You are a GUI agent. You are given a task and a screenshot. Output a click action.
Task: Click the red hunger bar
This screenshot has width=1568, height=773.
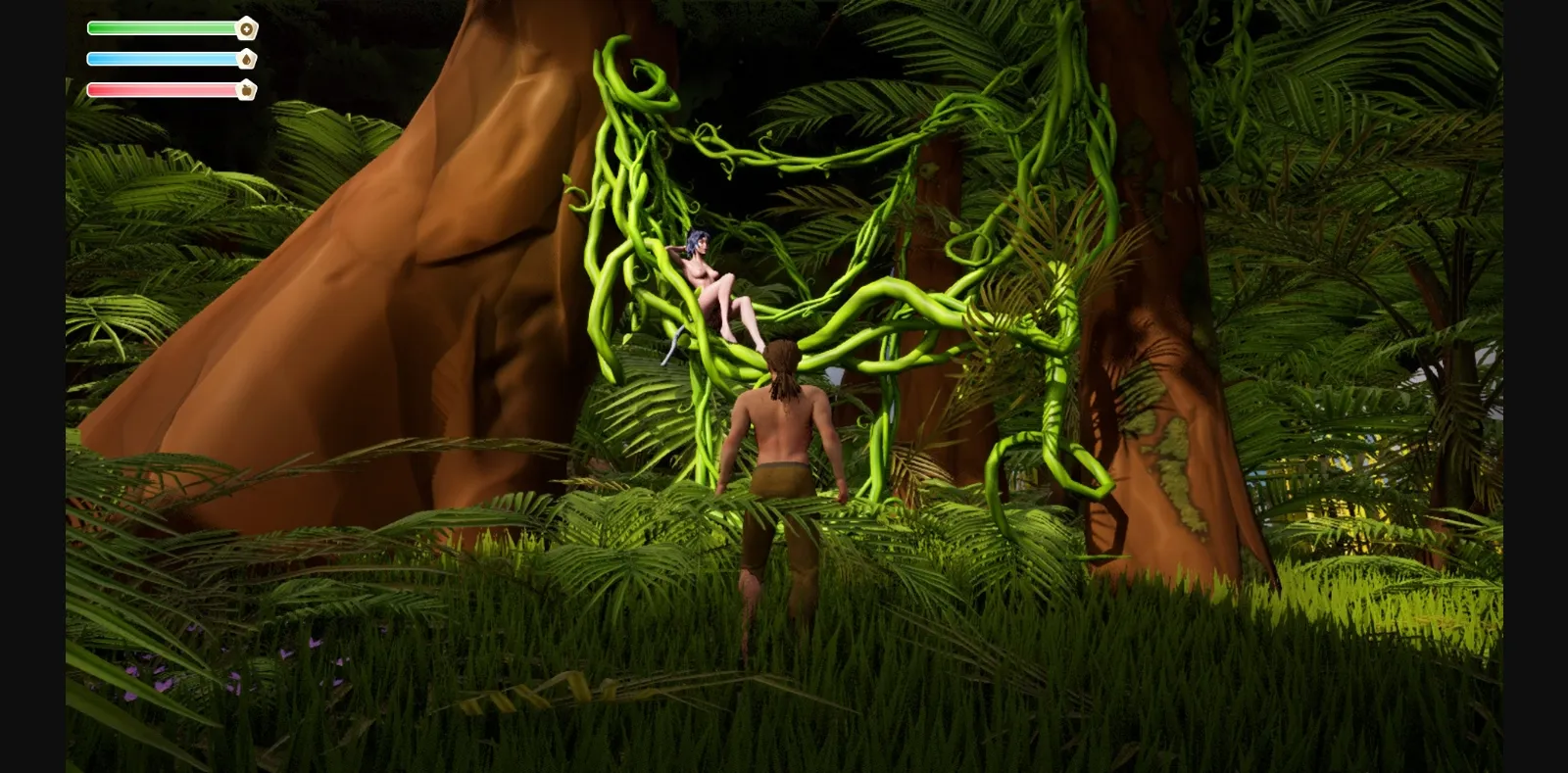[x=162, y=89]
